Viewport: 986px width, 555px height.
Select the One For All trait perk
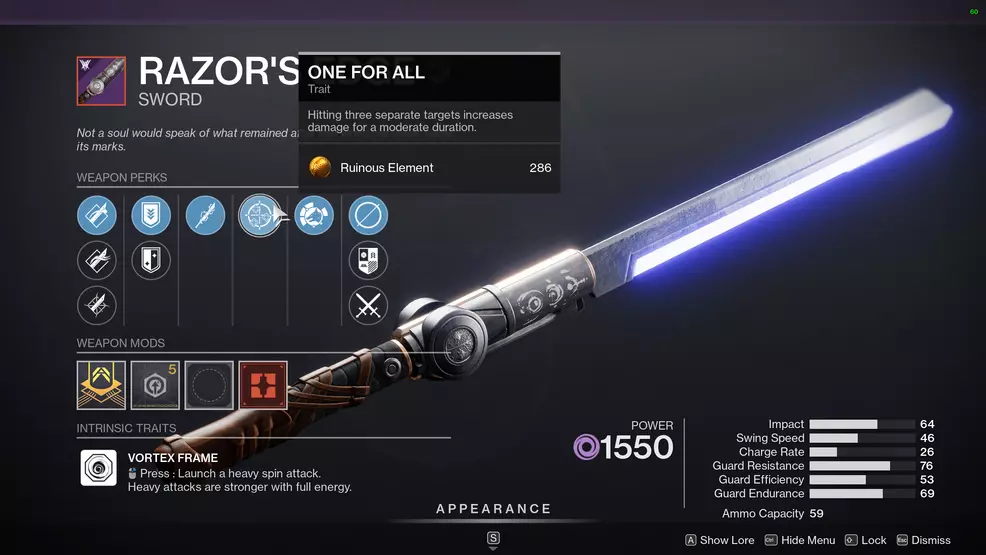click(258, 215)
